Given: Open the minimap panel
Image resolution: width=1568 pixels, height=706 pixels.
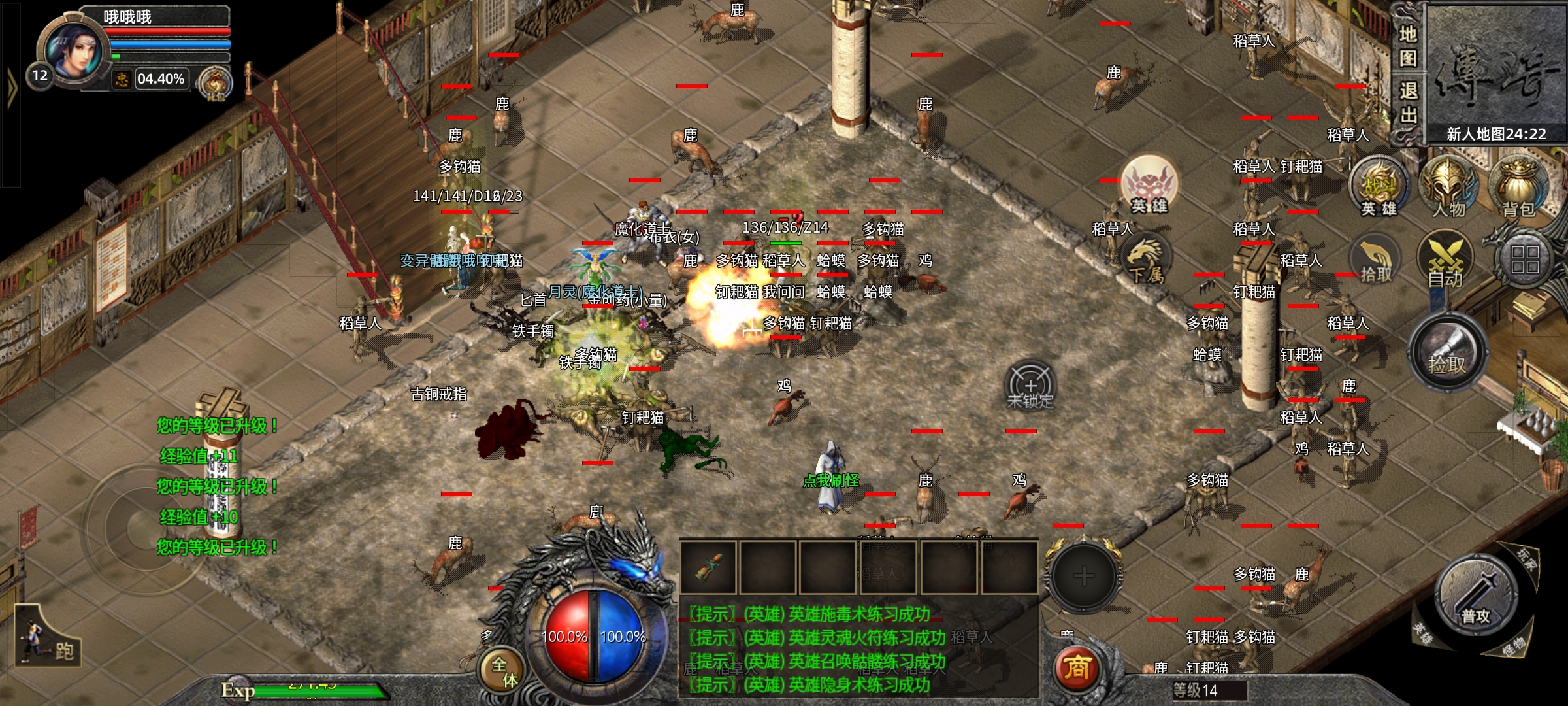Looking at the screenshot, I should (x=1495, y=73).
